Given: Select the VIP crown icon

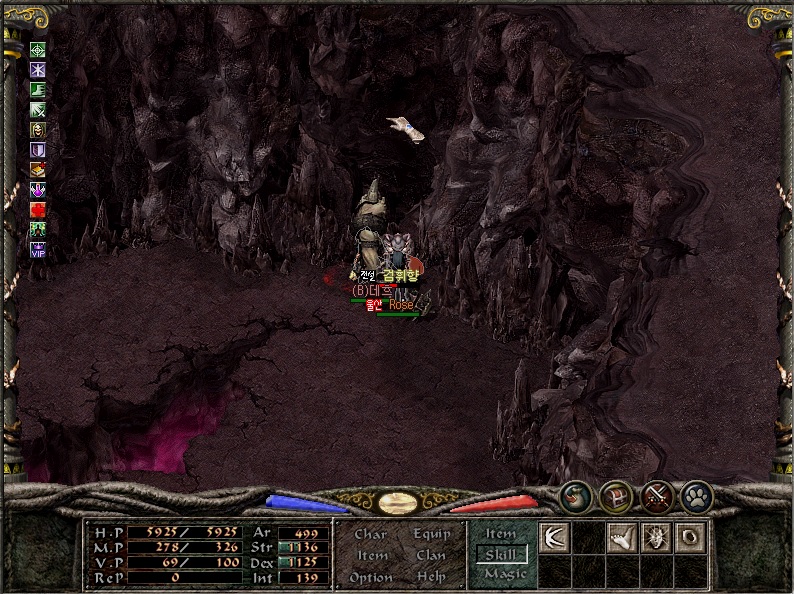Looking at the screenshot, I should [x=38, y=249].
